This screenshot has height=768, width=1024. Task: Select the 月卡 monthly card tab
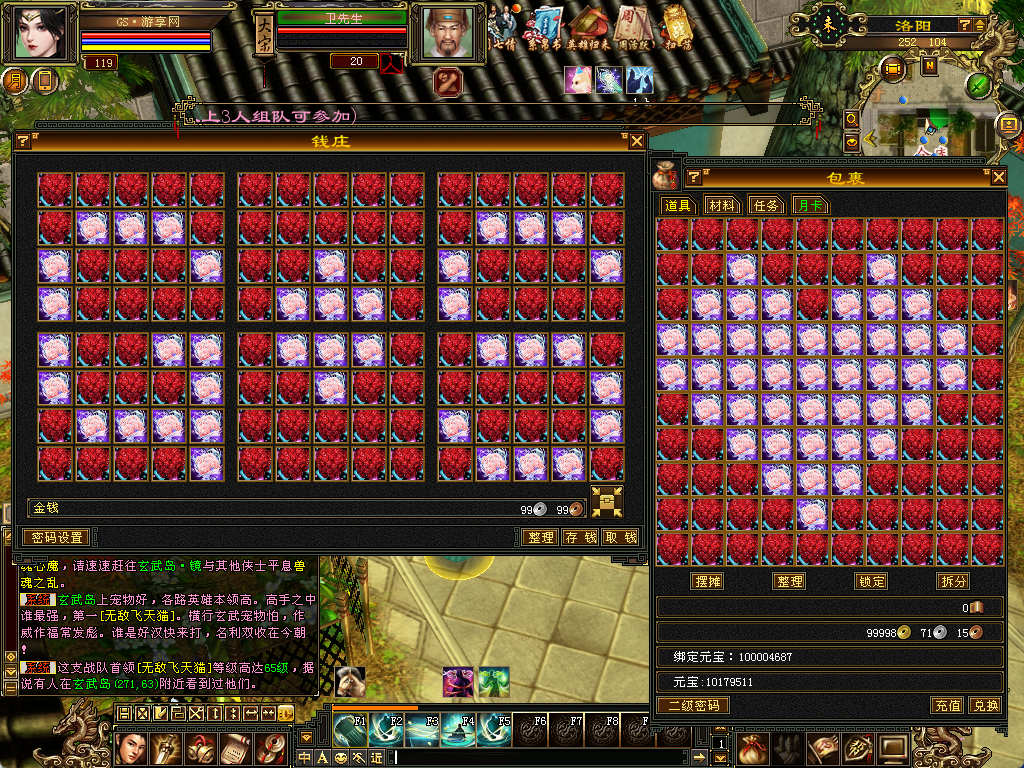(x=809, y=205)
